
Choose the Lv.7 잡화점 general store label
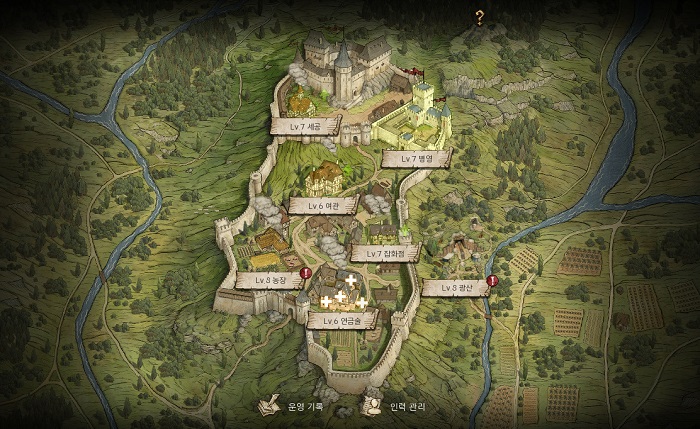pos(385,254)
